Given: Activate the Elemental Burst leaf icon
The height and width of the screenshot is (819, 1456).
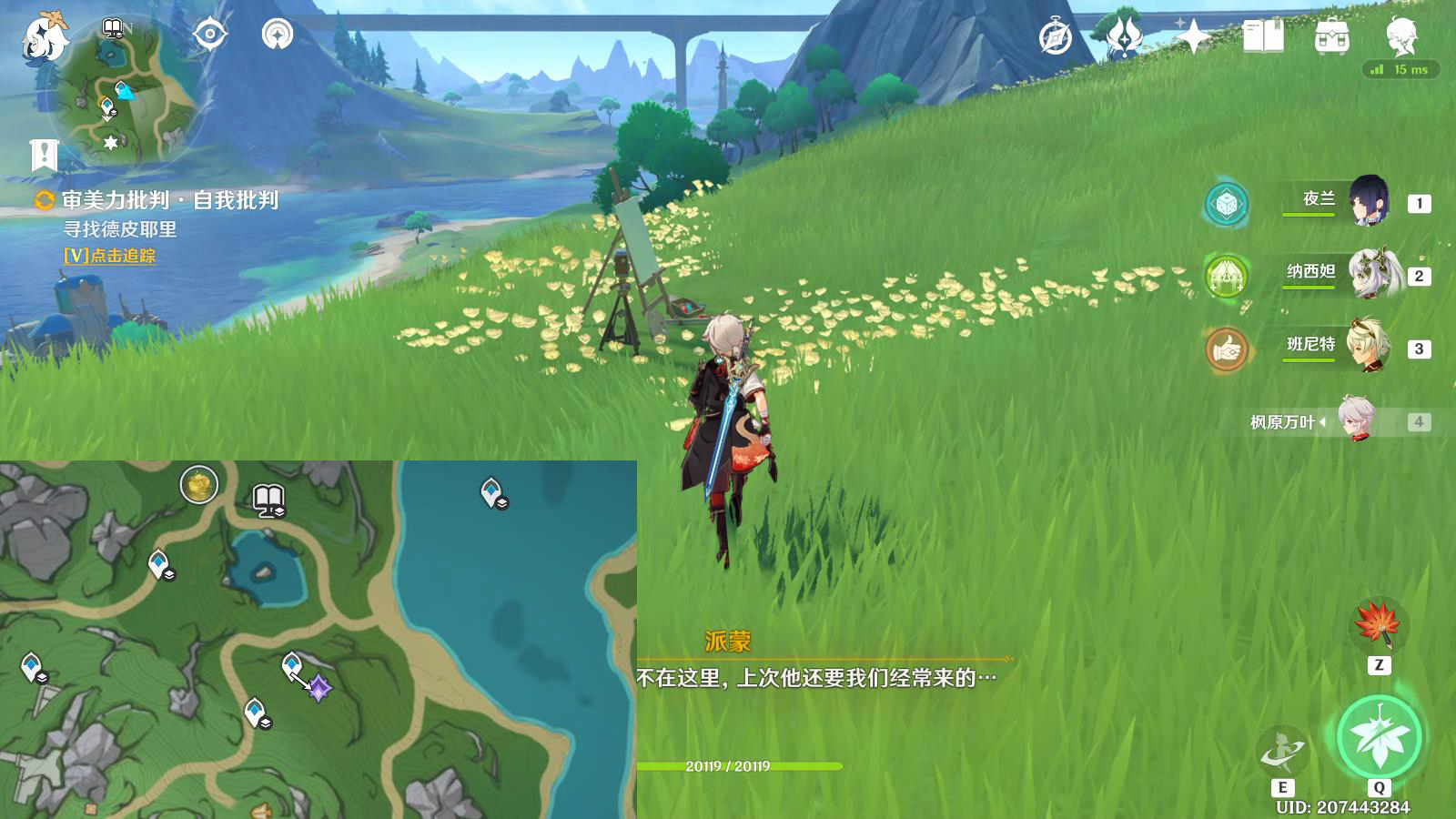Looking at the screenshot, I should point(1380,737).
